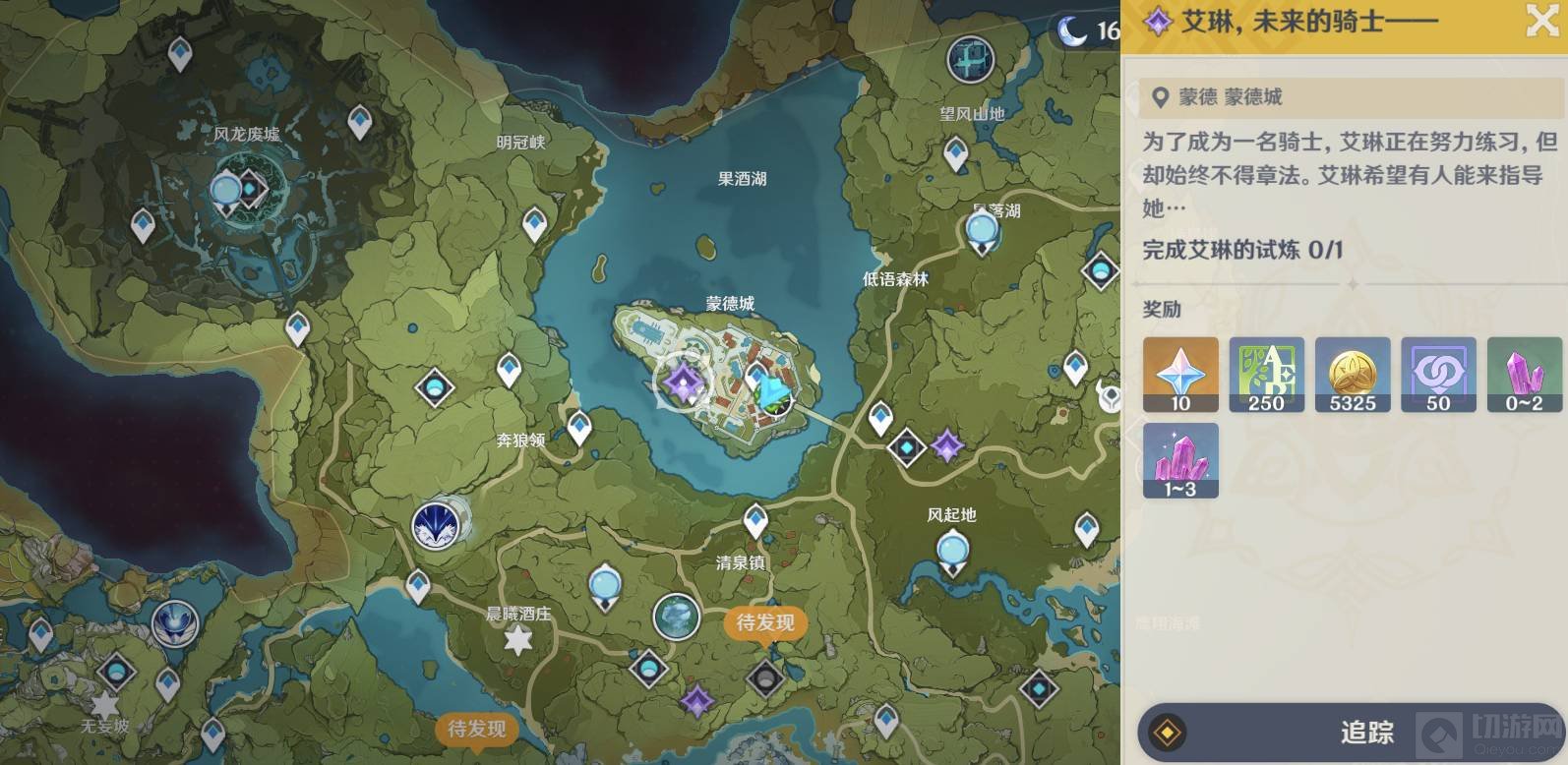Open the round domain marker west of 清泉镇
1568x765 pixels.
677,618
